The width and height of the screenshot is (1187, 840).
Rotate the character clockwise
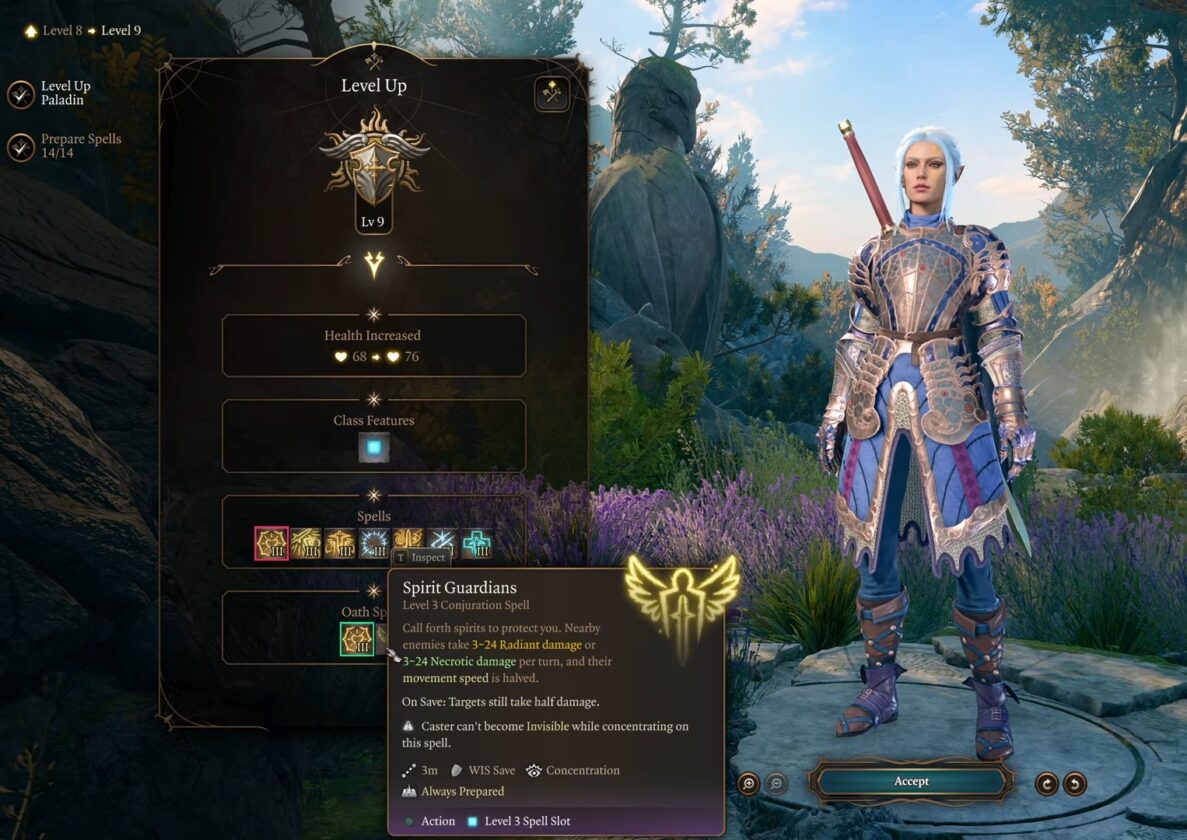click(1046, 783)
